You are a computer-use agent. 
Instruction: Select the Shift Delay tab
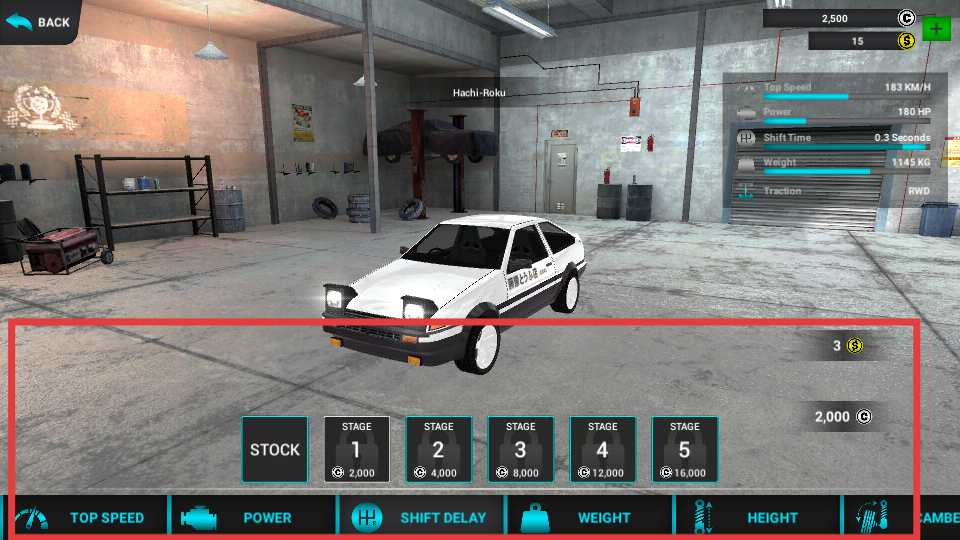[x=423, y=517]
